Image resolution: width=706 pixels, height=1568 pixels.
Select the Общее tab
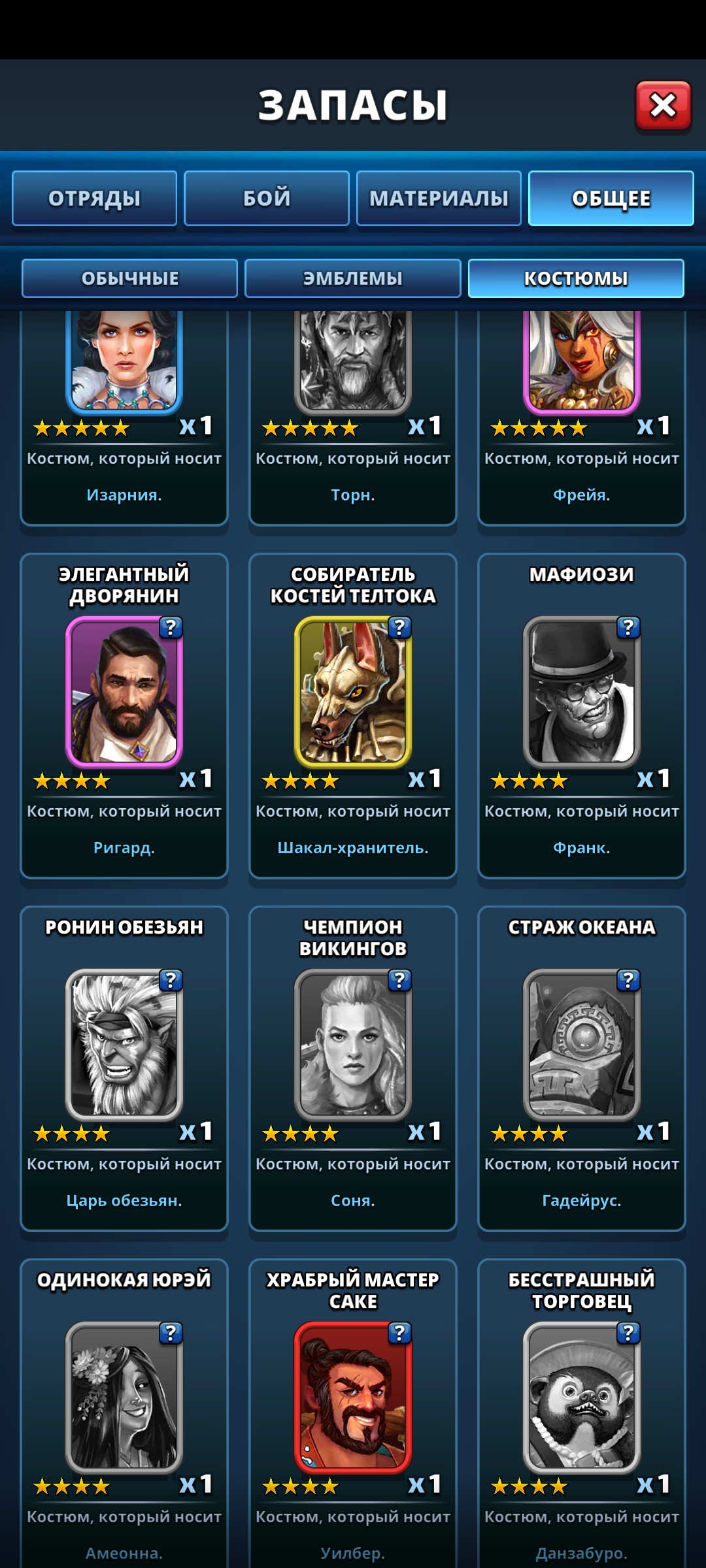pyautogui.click(x=611, y=199)
